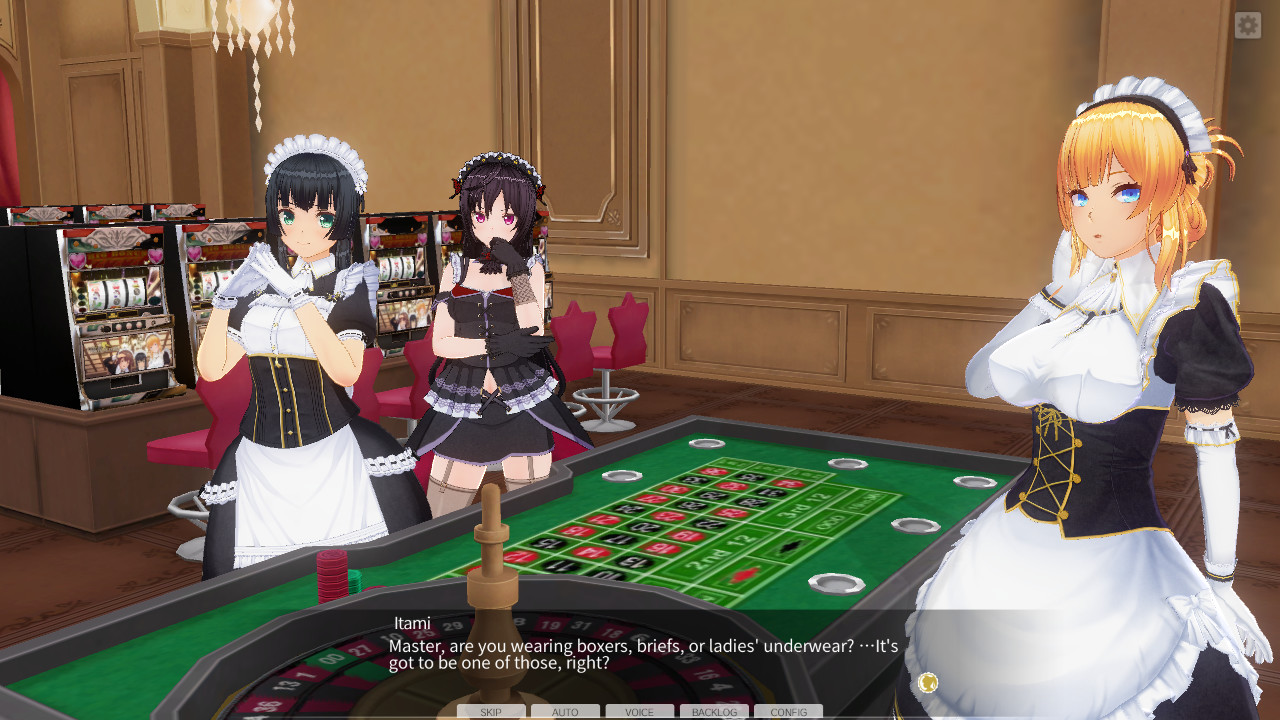The image size is (1280, 720).
Task: Open the settings gear in the top-right corner
Action: [x=1246, y=24]
